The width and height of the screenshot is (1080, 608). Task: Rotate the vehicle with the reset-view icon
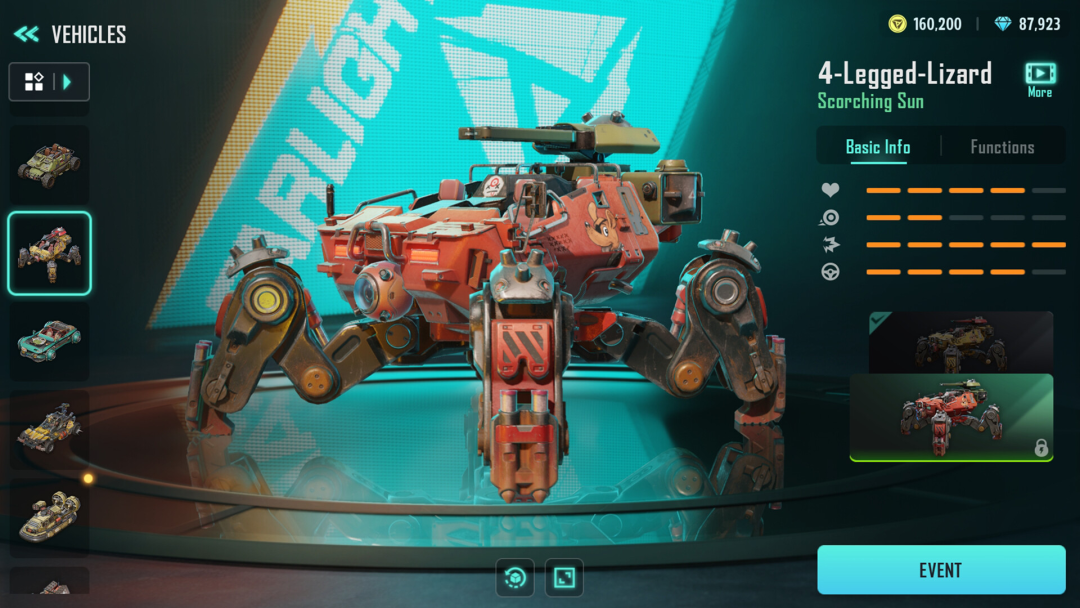(515, 577)
